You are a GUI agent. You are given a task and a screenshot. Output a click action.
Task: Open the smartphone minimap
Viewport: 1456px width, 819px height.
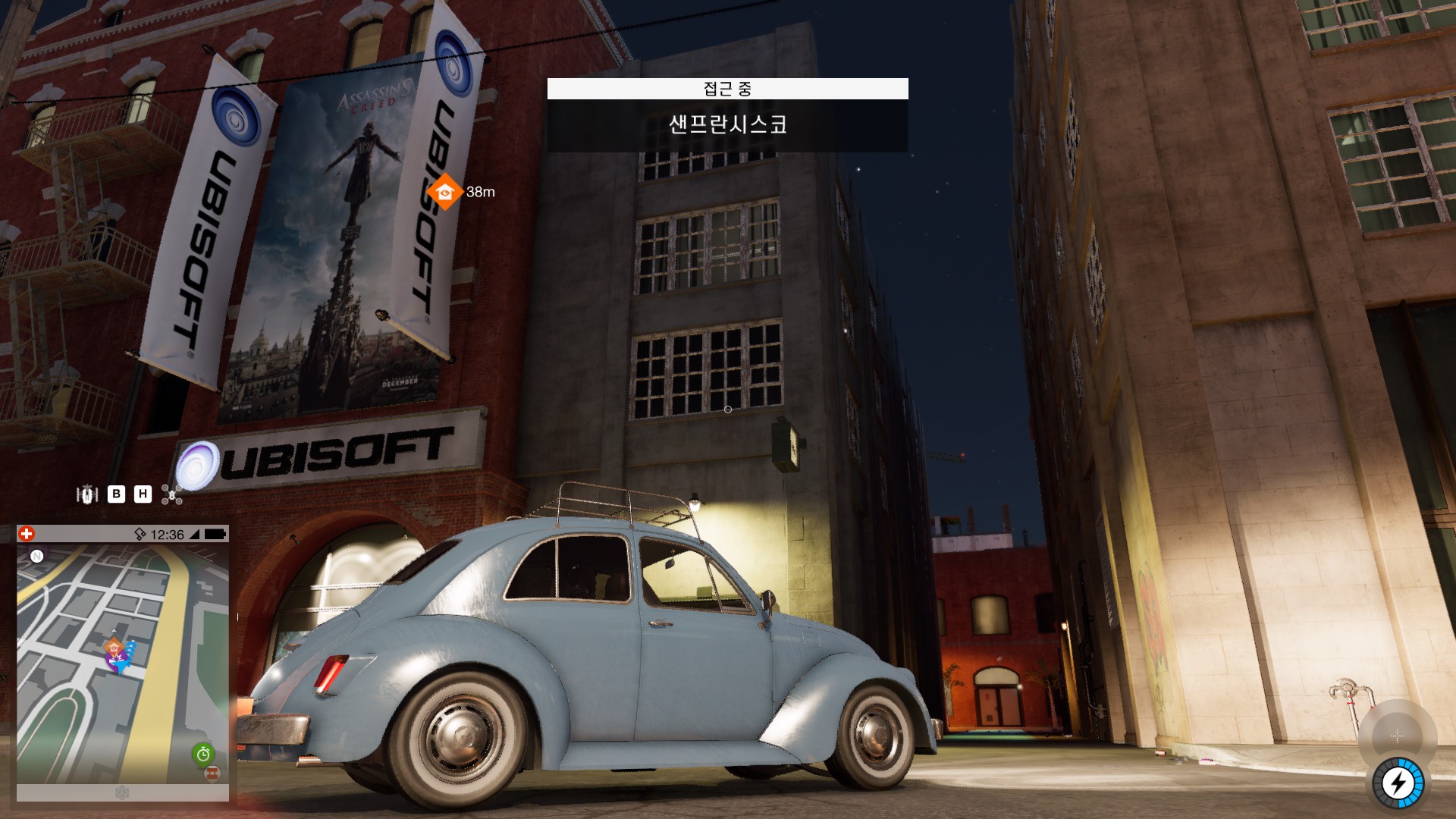tap(123, 664)
